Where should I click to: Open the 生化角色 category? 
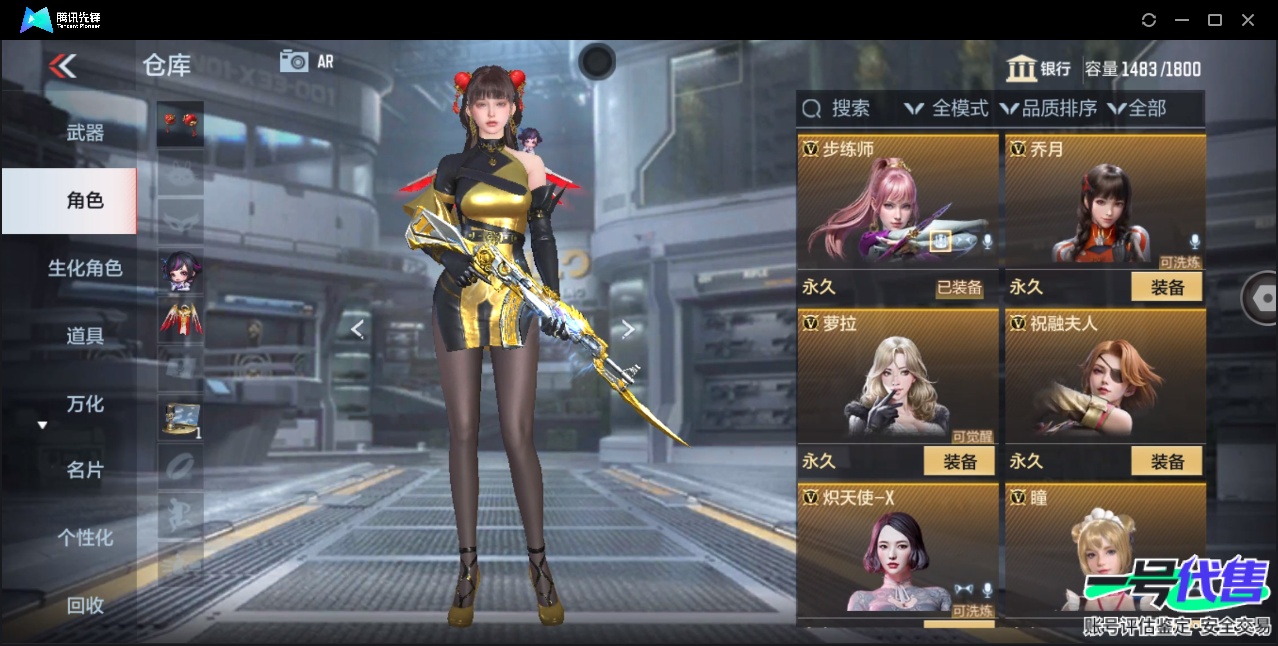[85, 268]
